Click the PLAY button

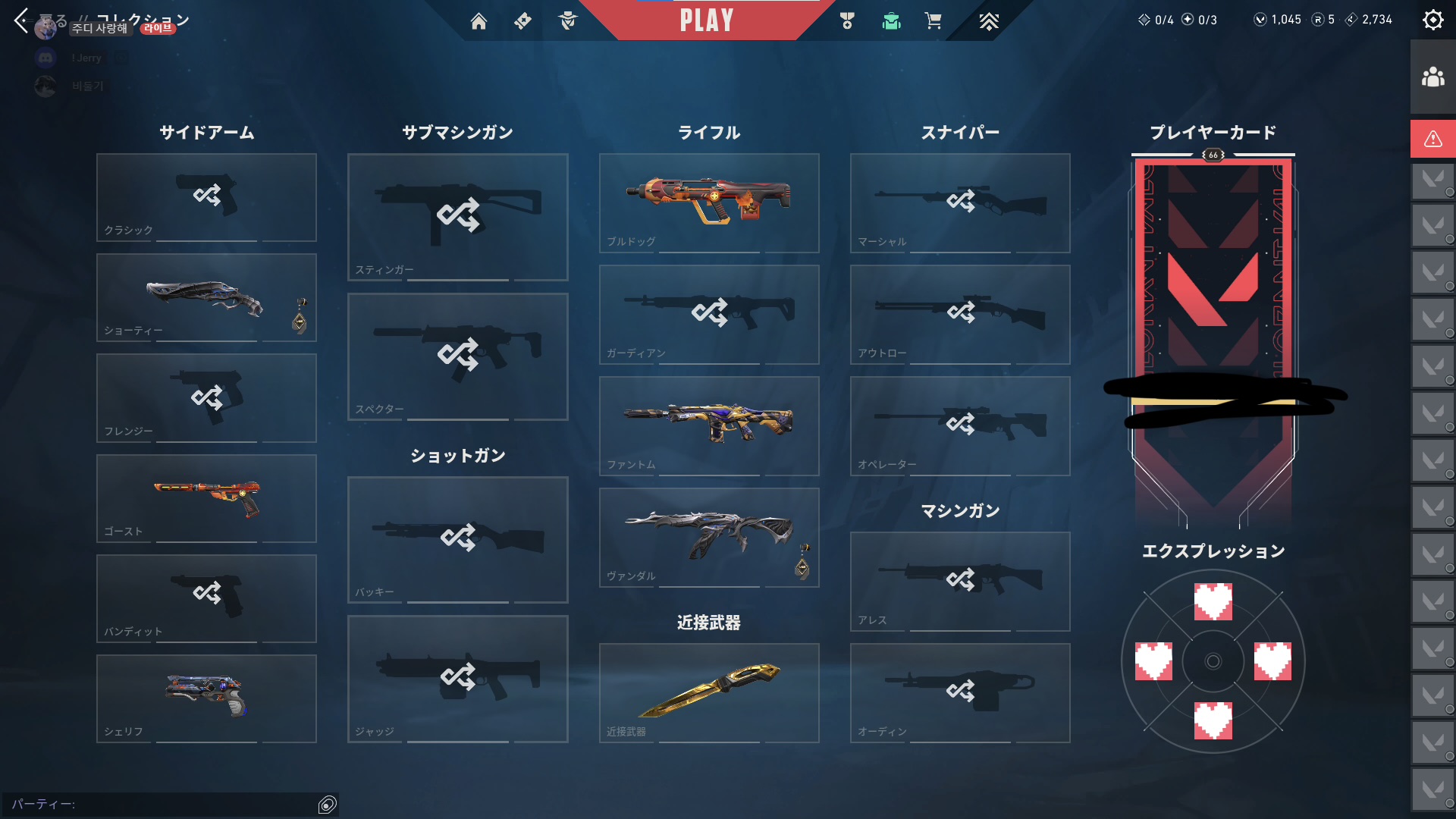706,20
